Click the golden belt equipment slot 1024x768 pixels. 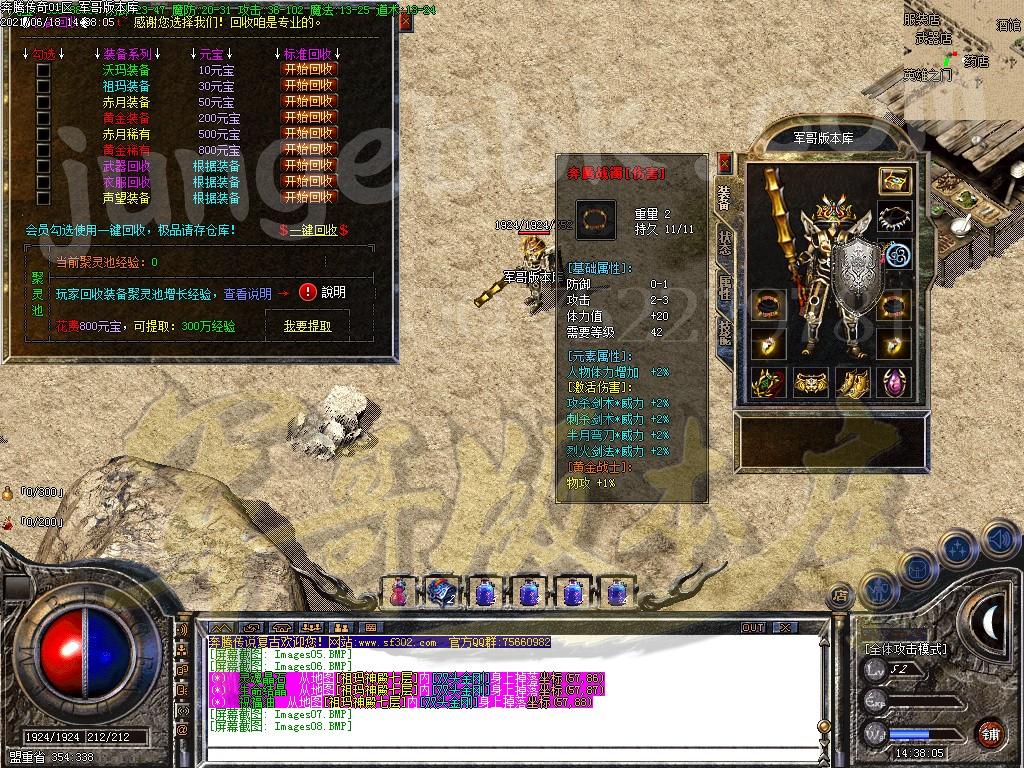coord(810,382)
